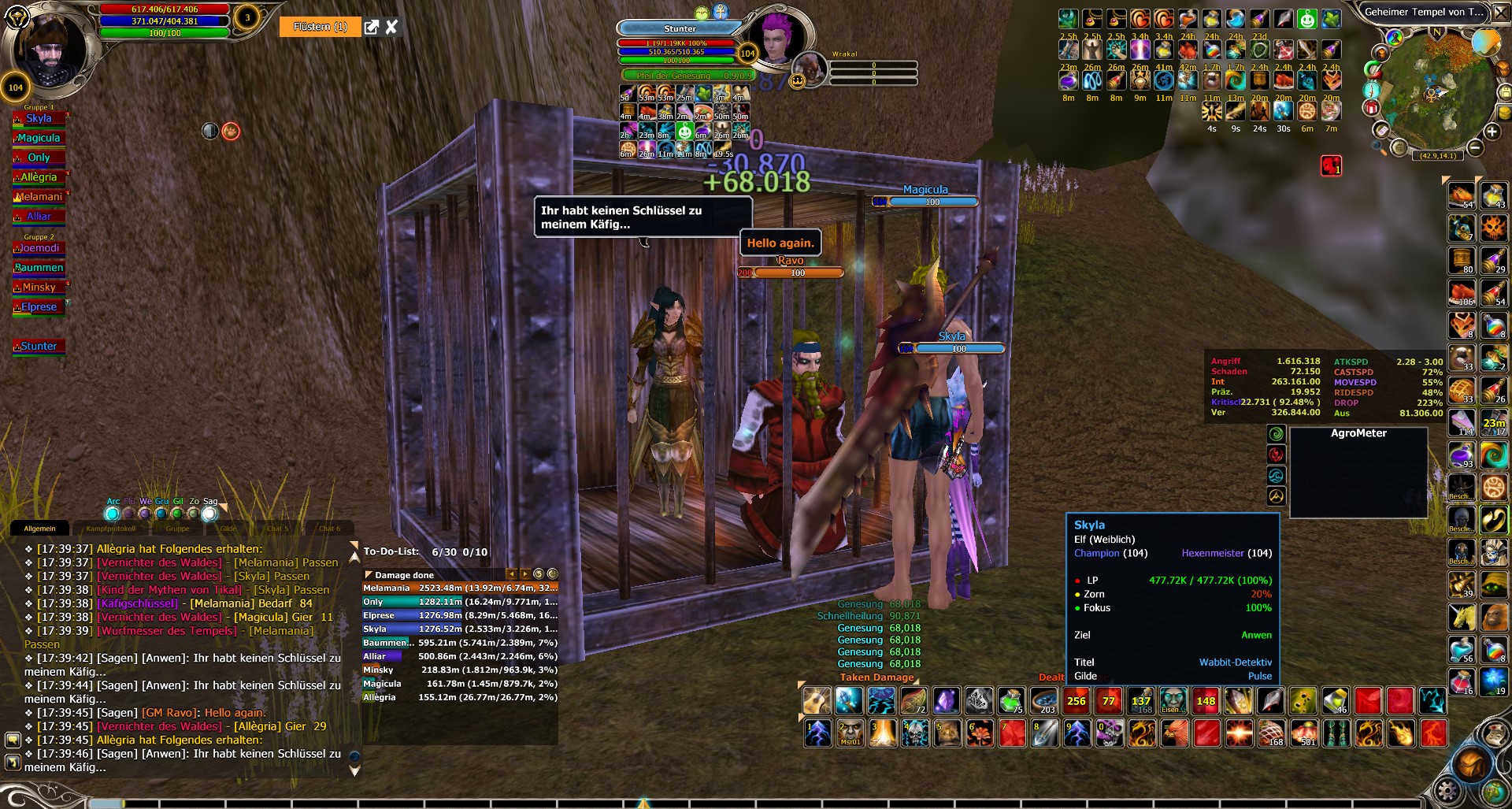Image resolution: width=1512 pixels, height=809 pixels.
Task: Open the Flüstern (1) whisper tab
Action: (320, 28)
